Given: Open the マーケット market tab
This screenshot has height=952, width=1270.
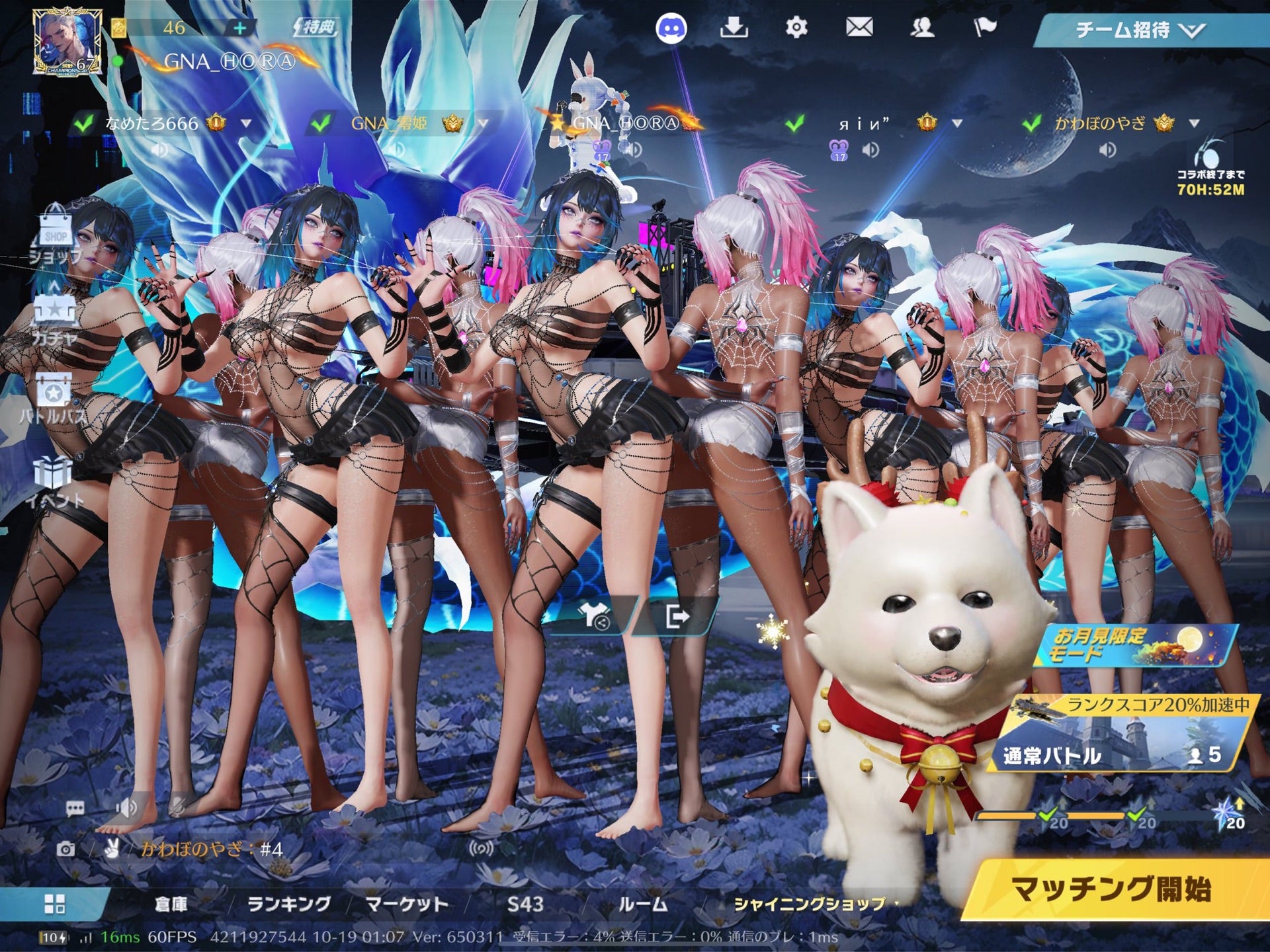Looking at the screenshot, I should (407, 904).
